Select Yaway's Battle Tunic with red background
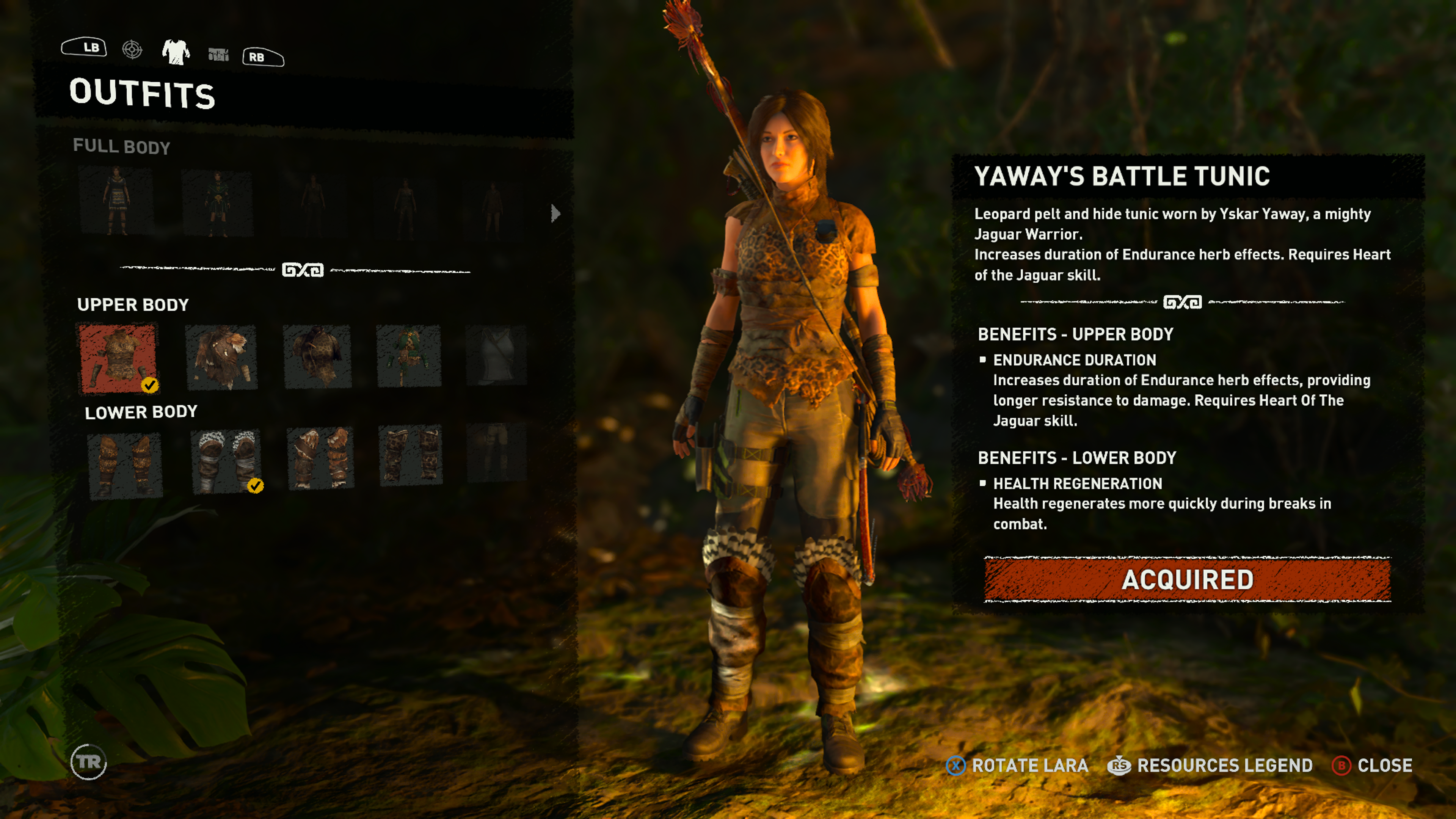The width and height of the screenshot is (1456, 819). click(x=118, y=358)
